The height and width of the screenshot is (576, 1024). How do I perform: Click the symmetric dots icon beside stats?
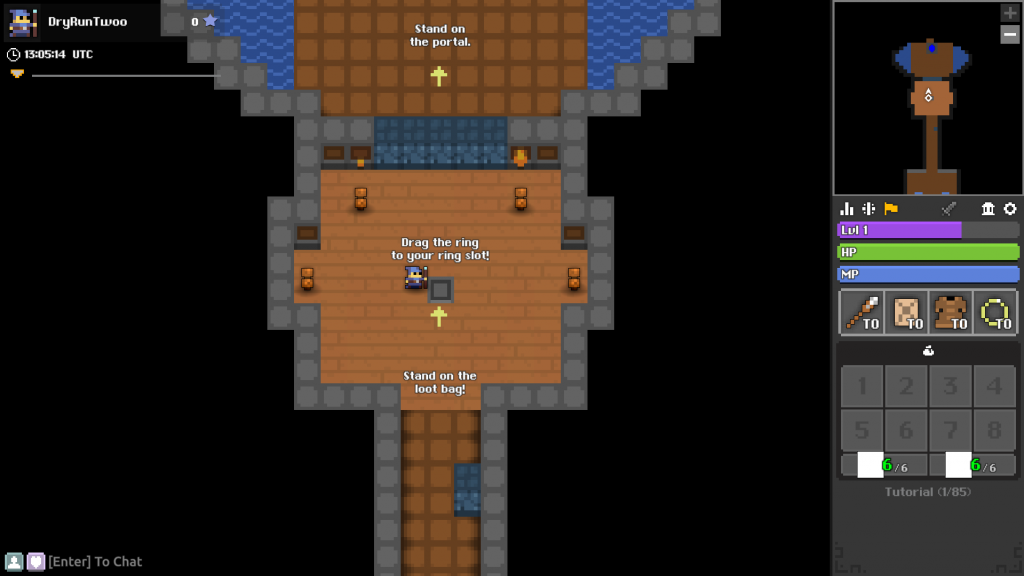868,208
